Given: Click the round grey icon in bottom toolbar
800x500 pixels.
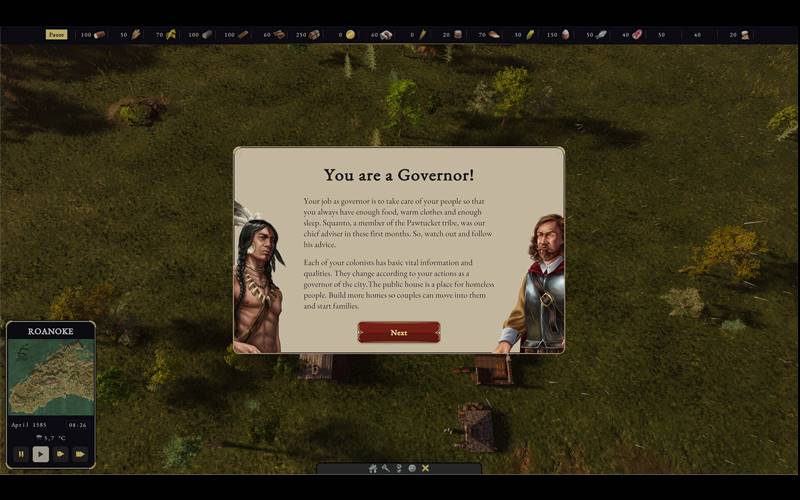Looking at the screenshot, I should [x=412, y=468].
